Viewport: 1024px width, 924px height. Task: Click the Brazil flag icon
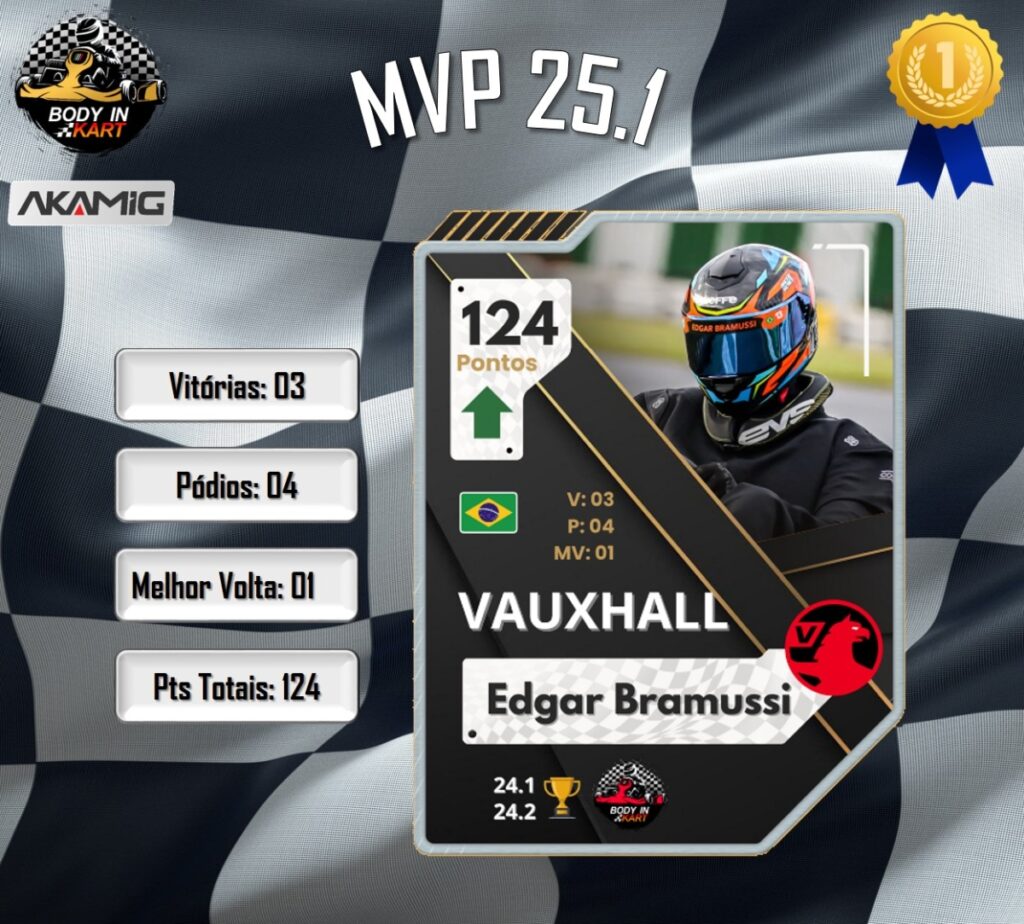[x=488, y=512]
